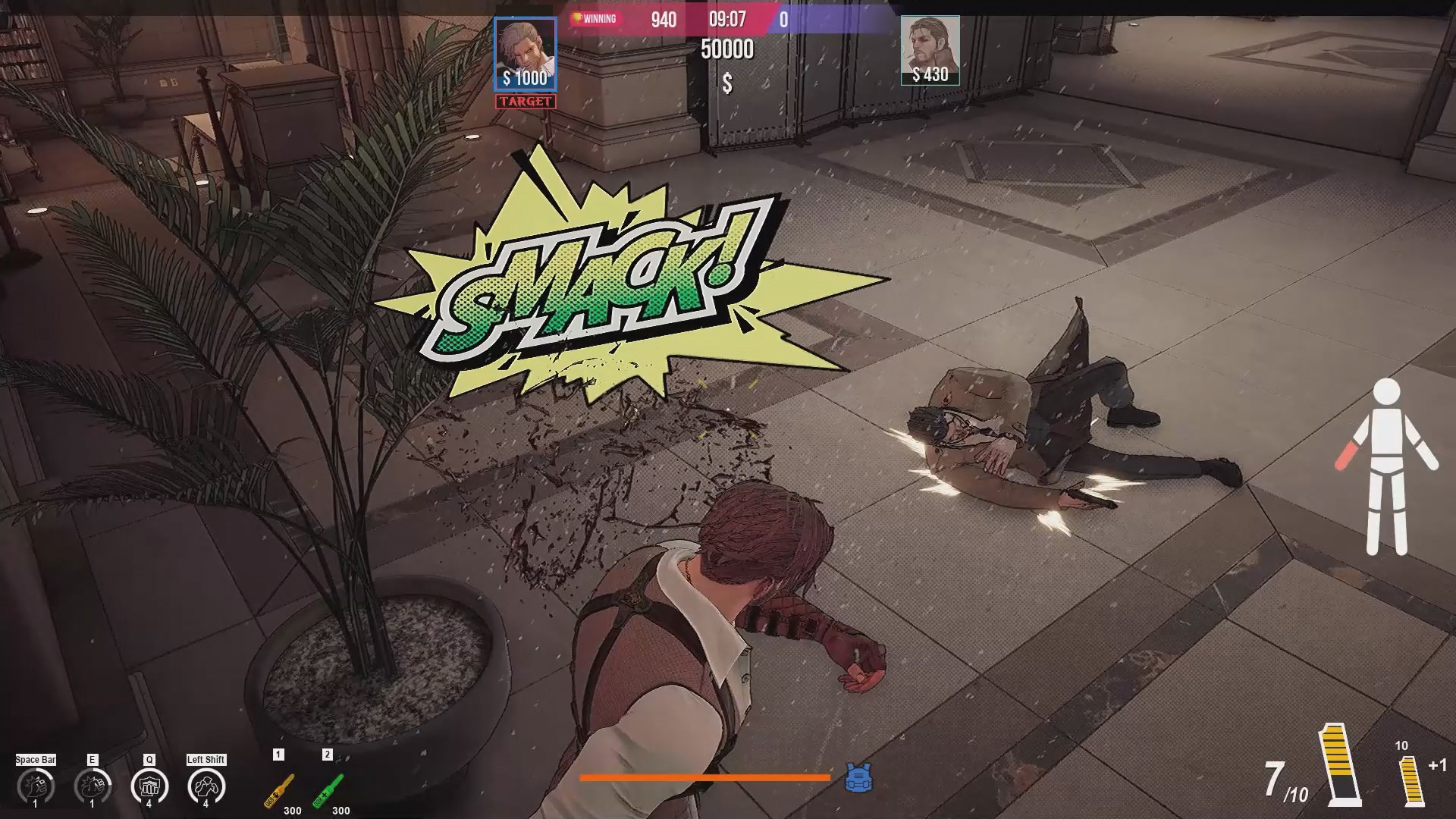The image size is (1456, 819).
Task: Click the Q block/guard ability icon
Action: pyautogui.click(x=149, y=784)
